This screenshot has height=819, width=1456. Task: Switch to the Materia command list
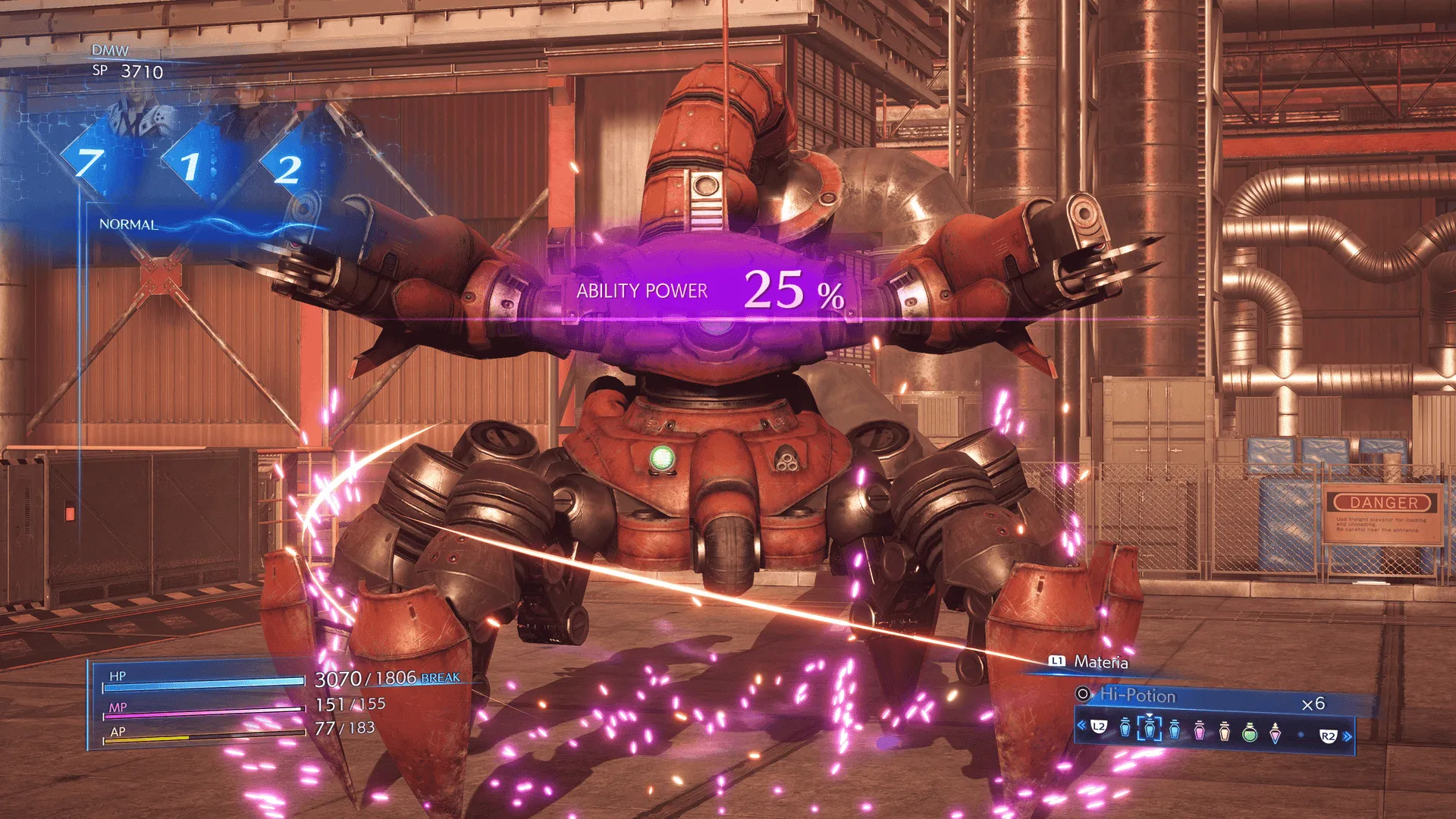1100,662
